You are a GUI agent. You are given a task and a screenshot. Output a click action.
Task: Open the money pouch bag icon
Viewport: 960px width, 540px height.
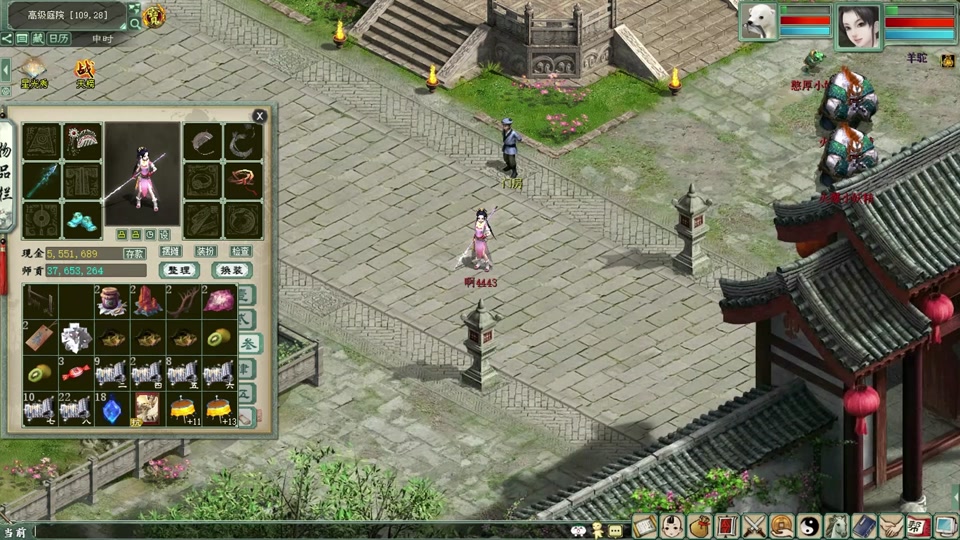(699, 525)
